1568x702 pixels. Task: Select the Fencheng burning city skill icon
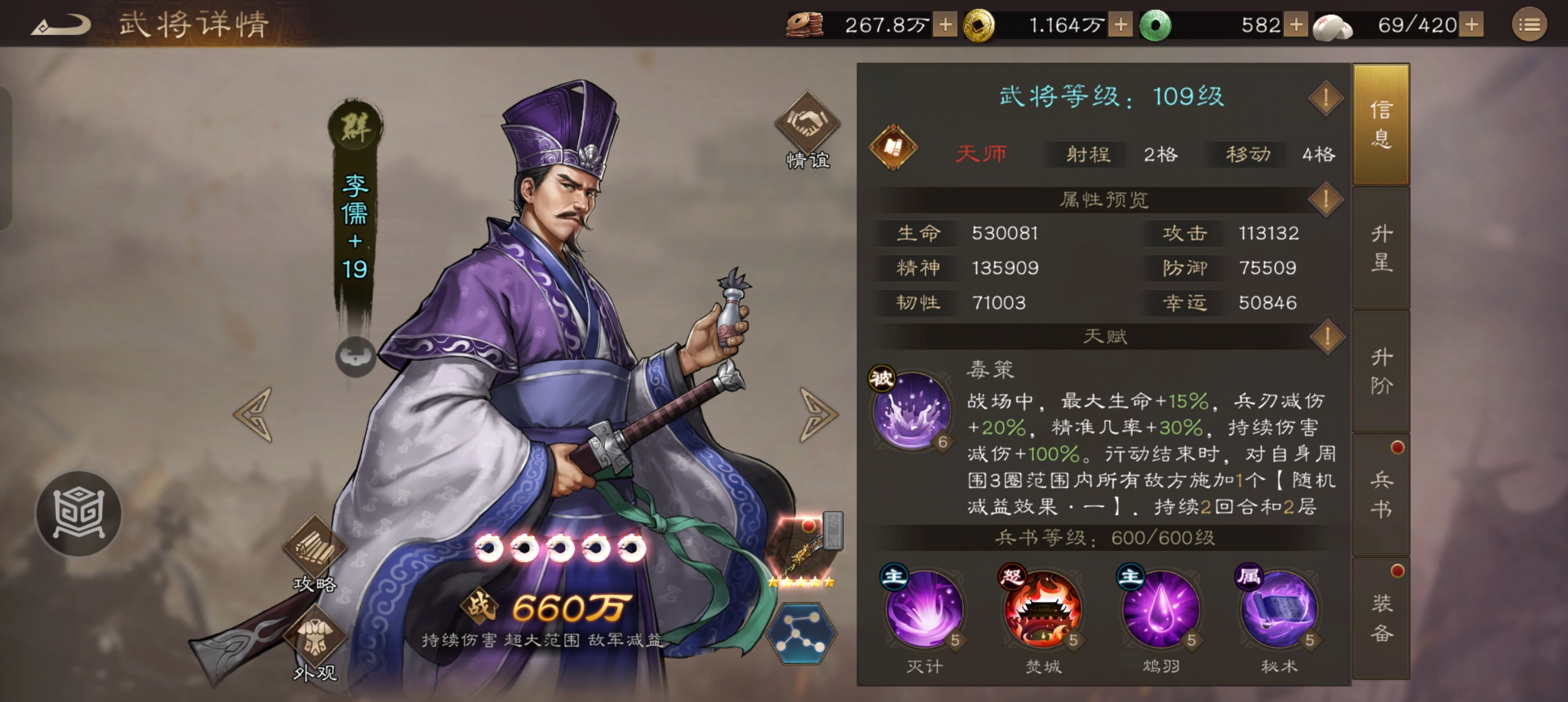point(1042,612)
